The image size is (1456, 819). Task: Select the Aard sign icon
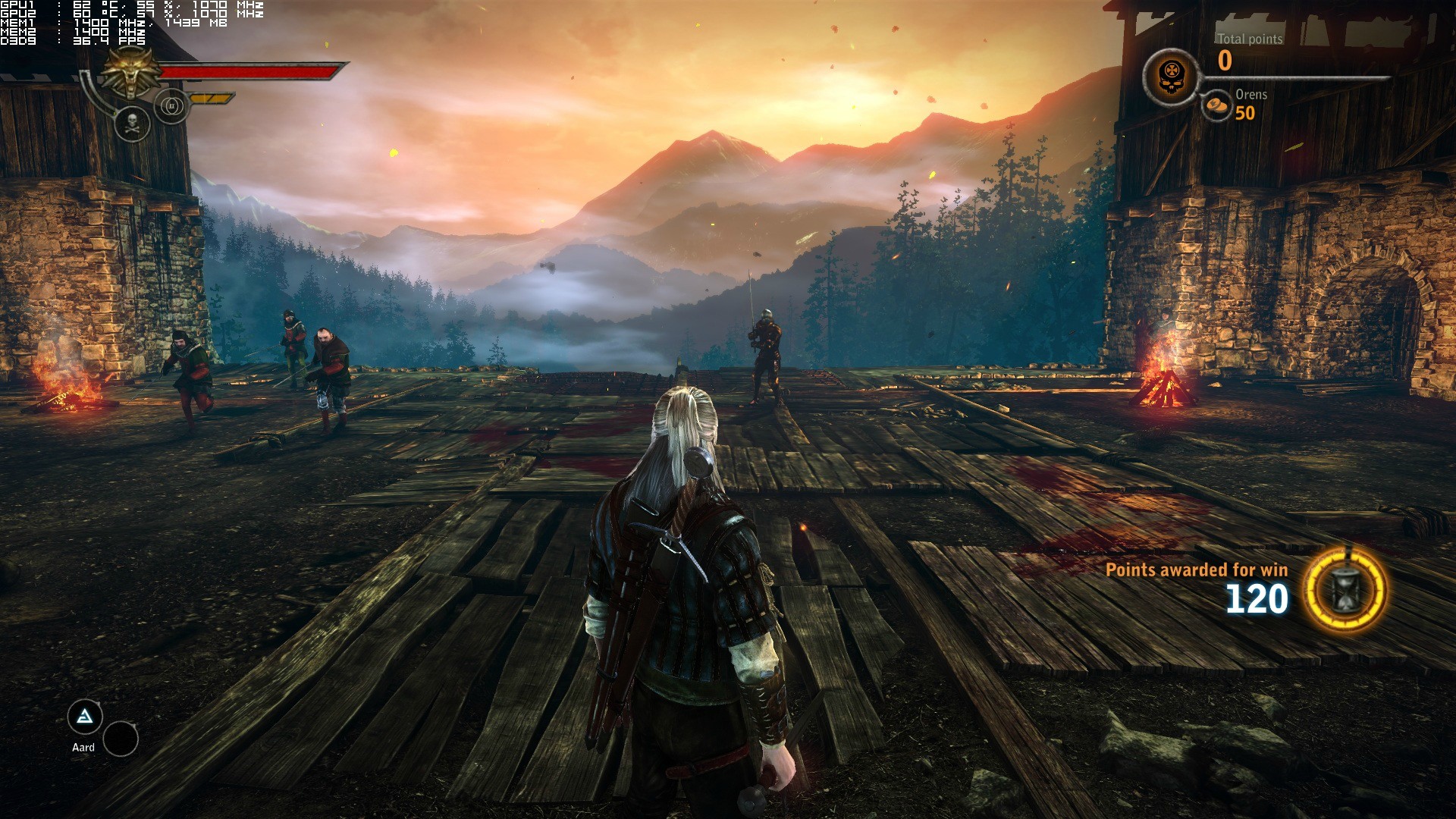85,717
